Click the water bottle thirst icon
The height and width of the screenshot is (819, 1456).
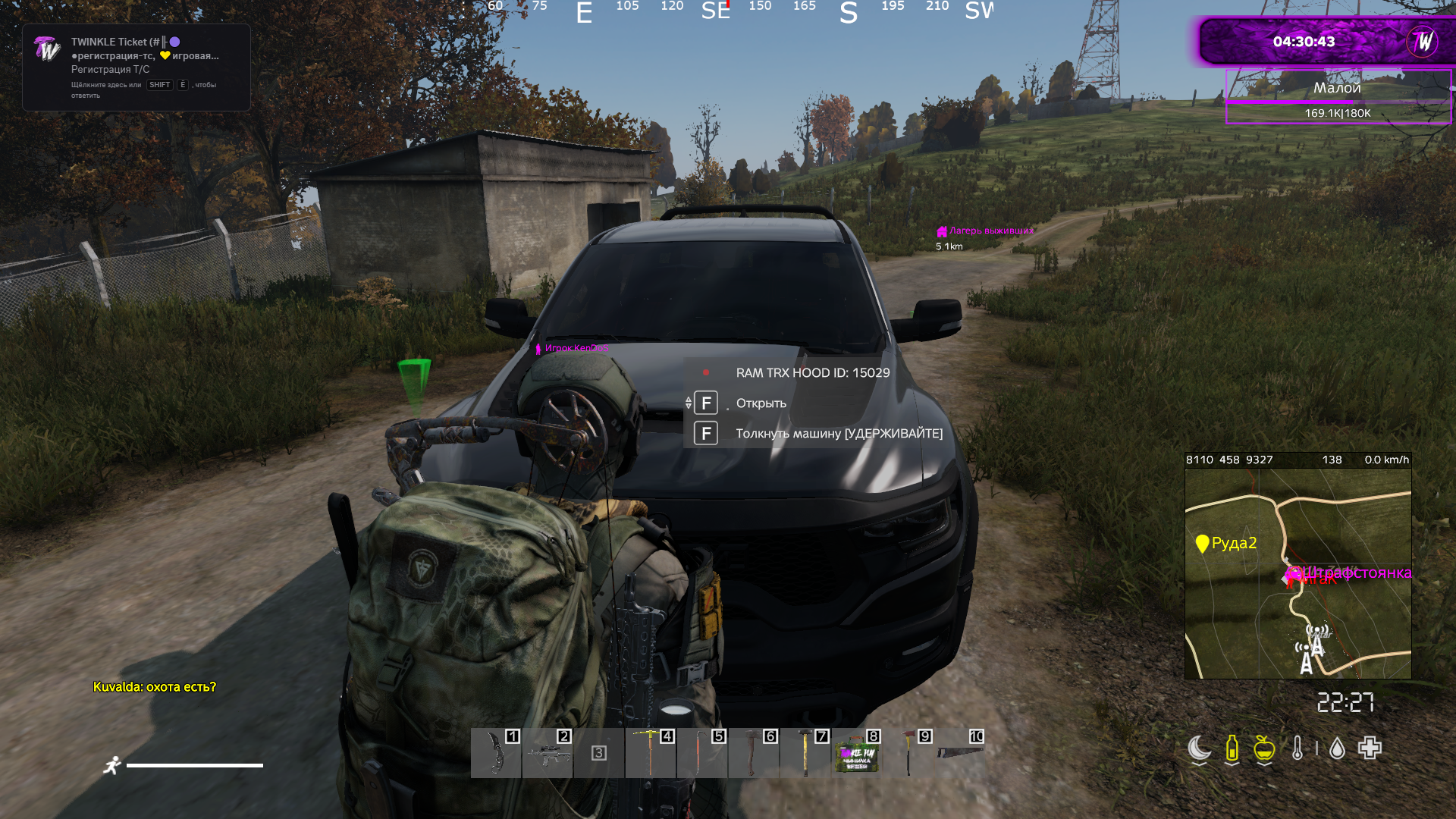[x=1232, y=748]
